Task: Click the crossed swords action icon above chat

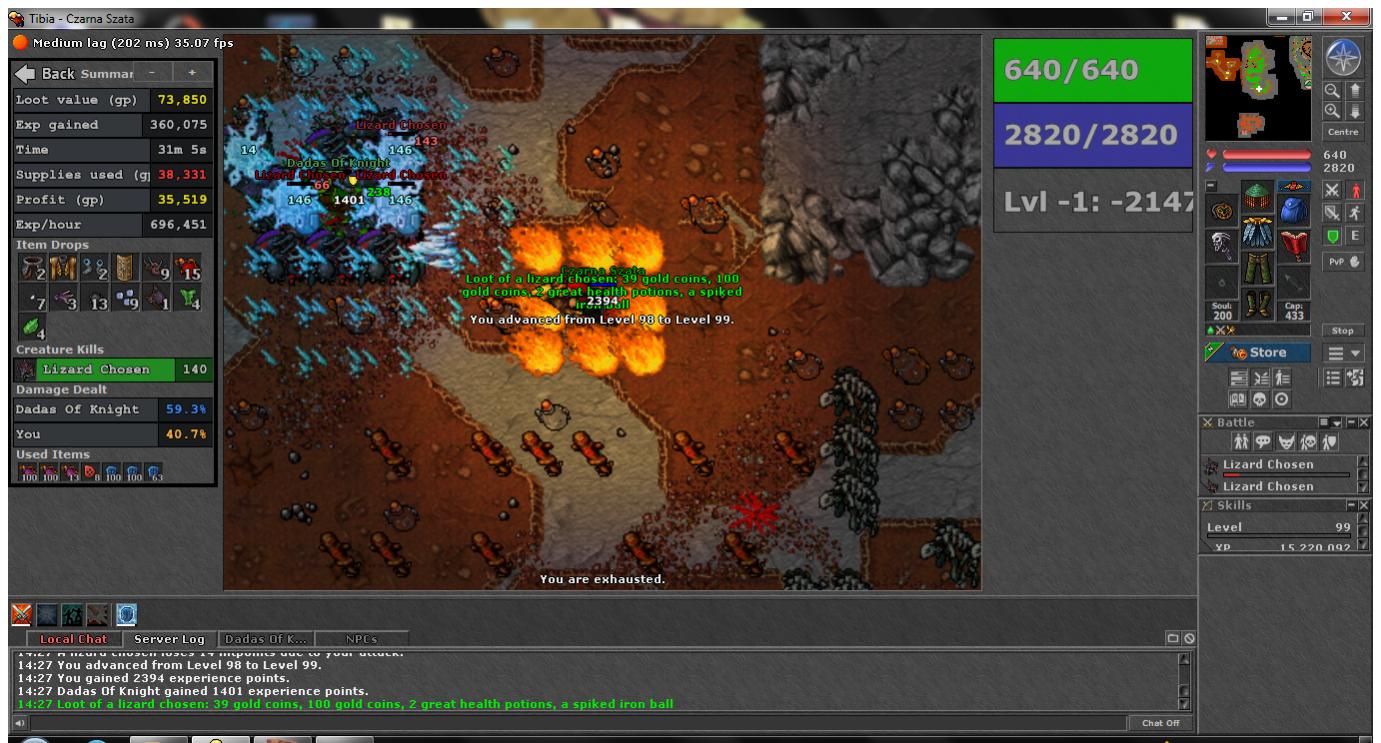Action: [21, 612]
